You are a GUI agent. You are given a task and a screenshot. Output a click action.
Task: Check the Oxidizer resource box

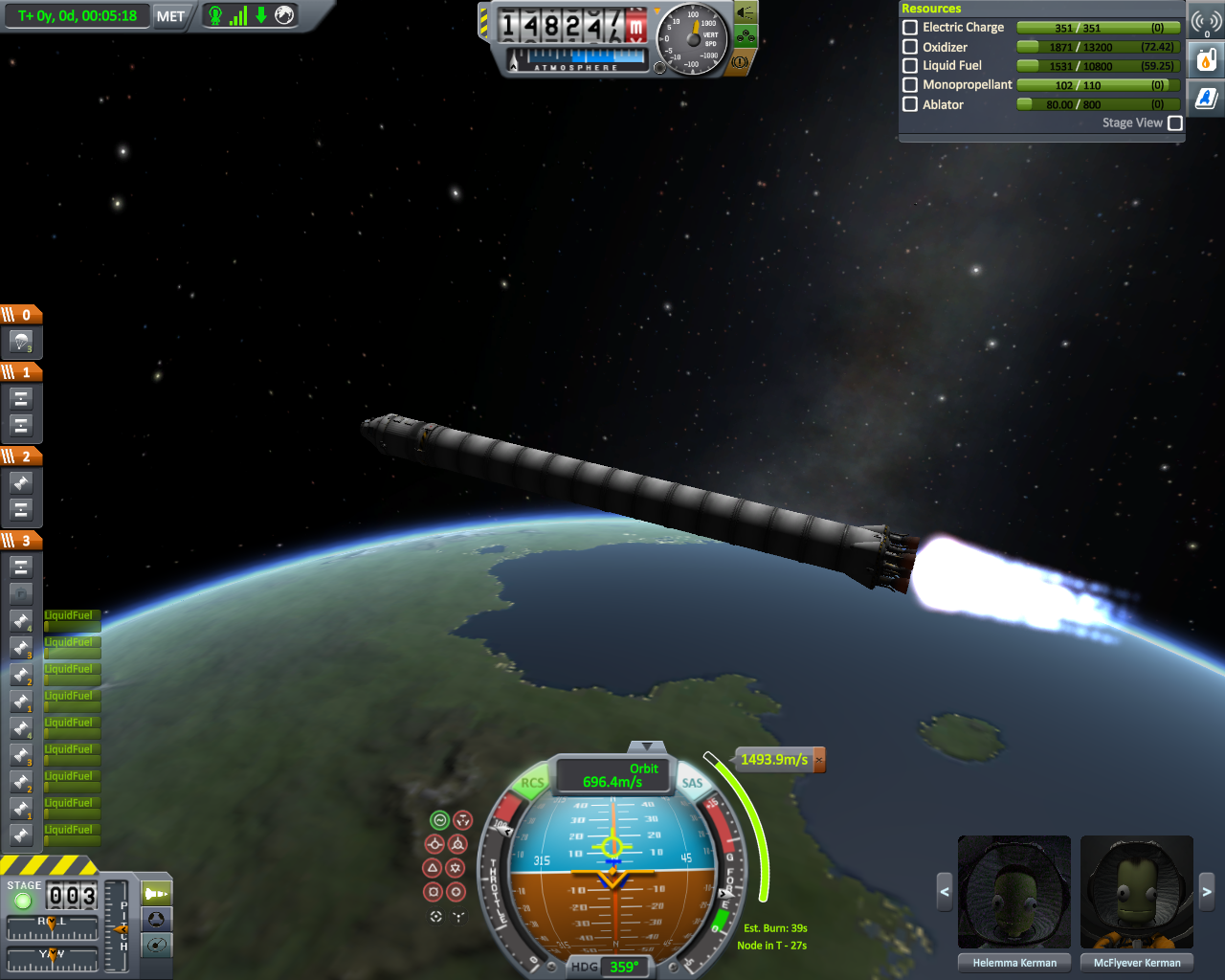[910, 47]
